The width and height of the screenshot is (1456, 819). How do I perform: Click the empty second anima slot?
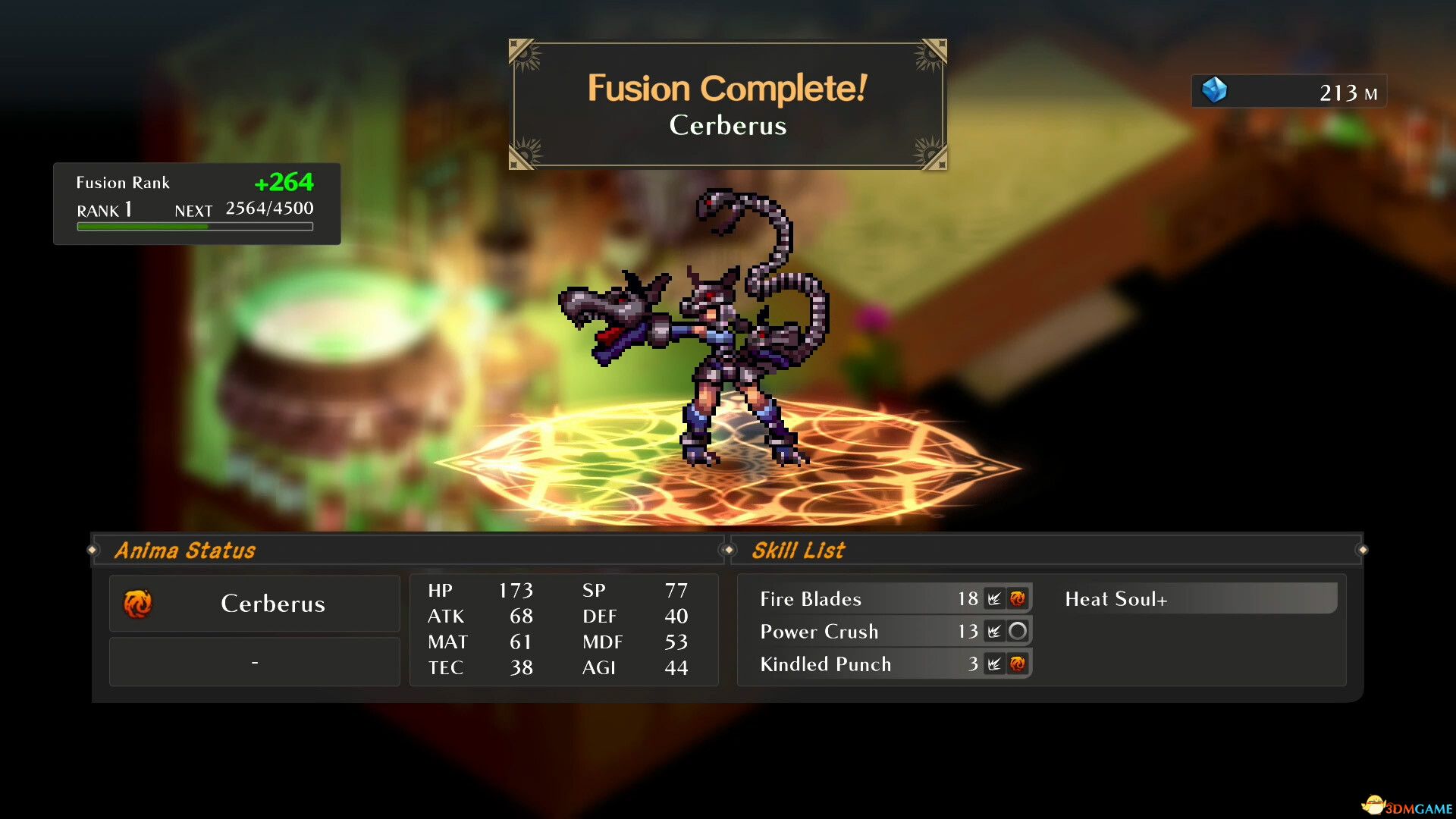tap(254, 661)
